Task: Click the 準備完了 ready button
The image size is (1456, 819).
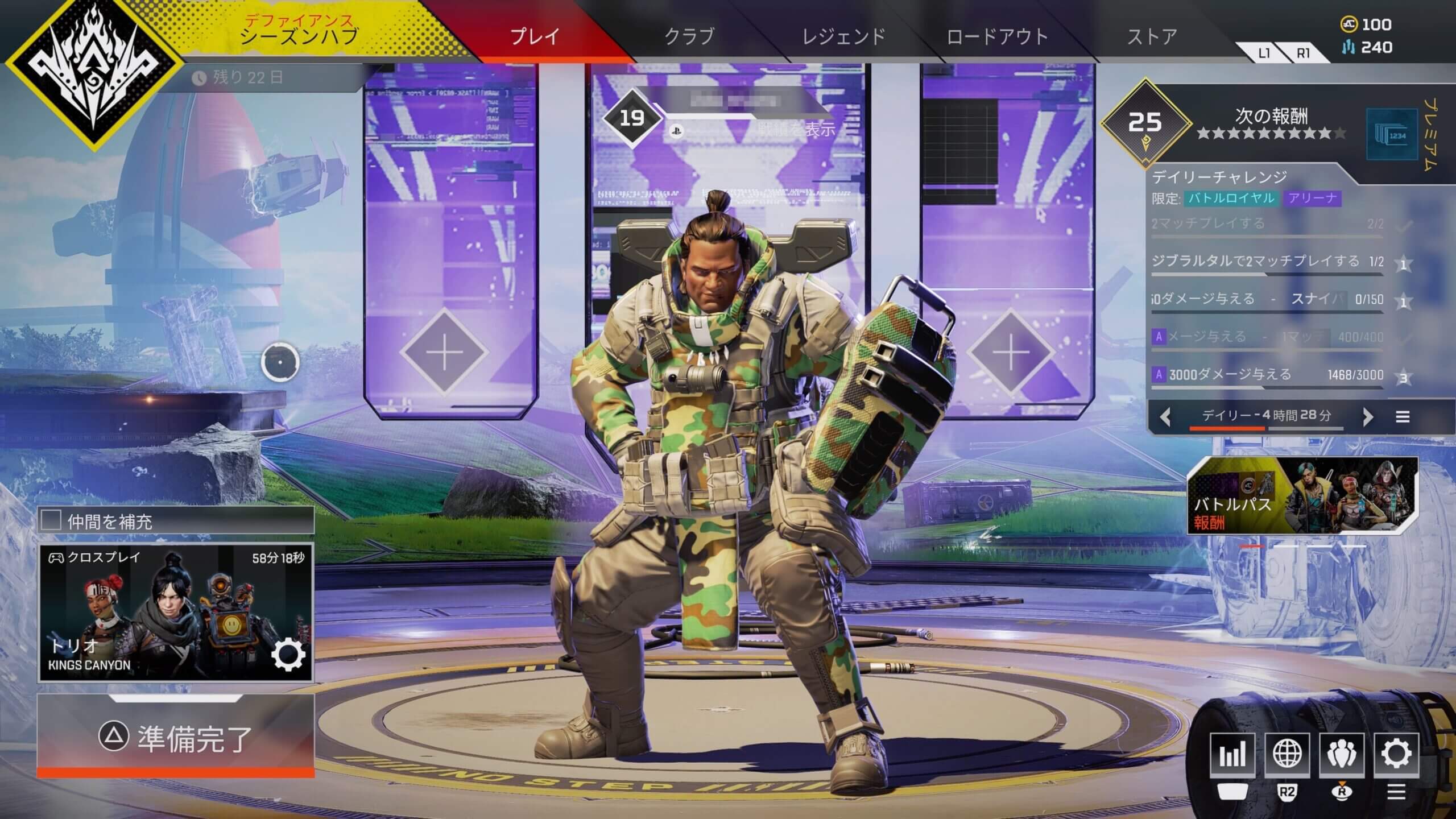Action: 175,737
